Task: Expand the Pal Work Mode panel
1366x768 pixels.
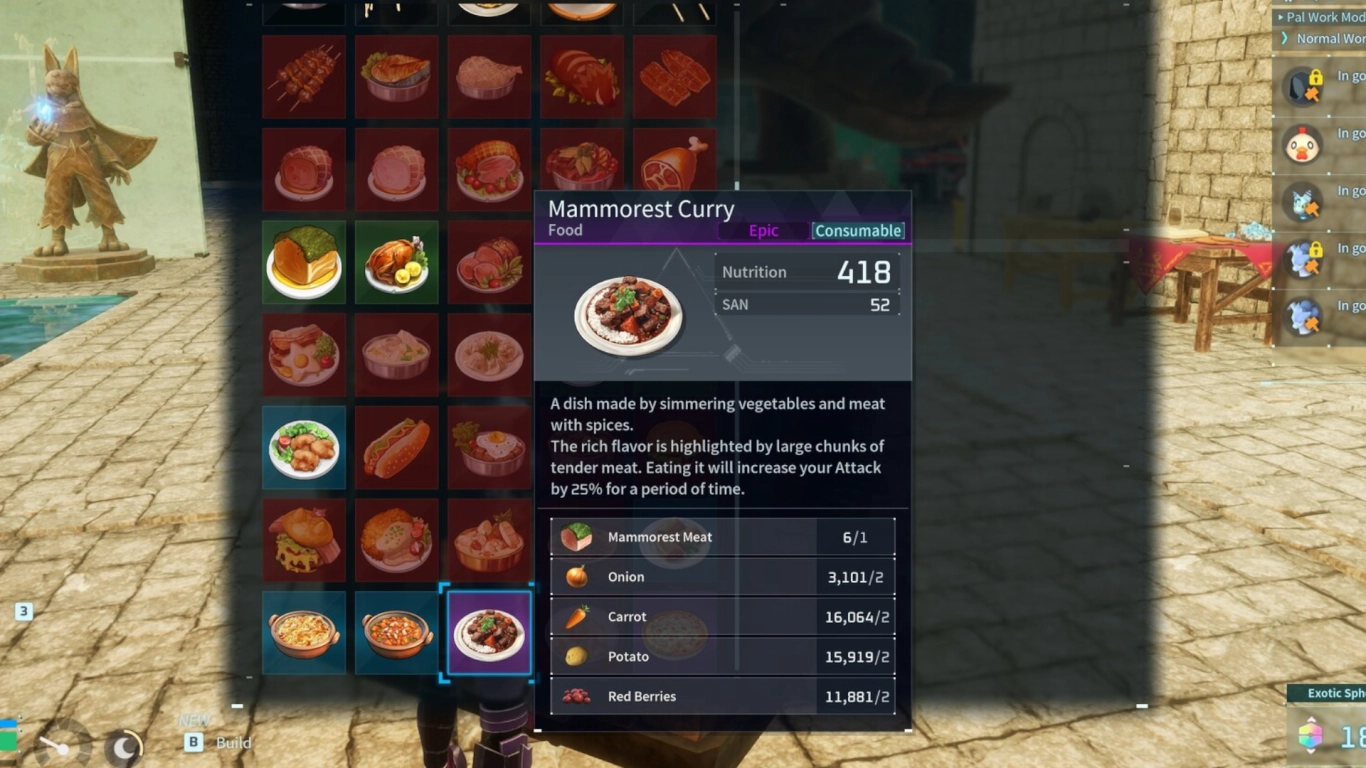Action: click(1320, 16)
